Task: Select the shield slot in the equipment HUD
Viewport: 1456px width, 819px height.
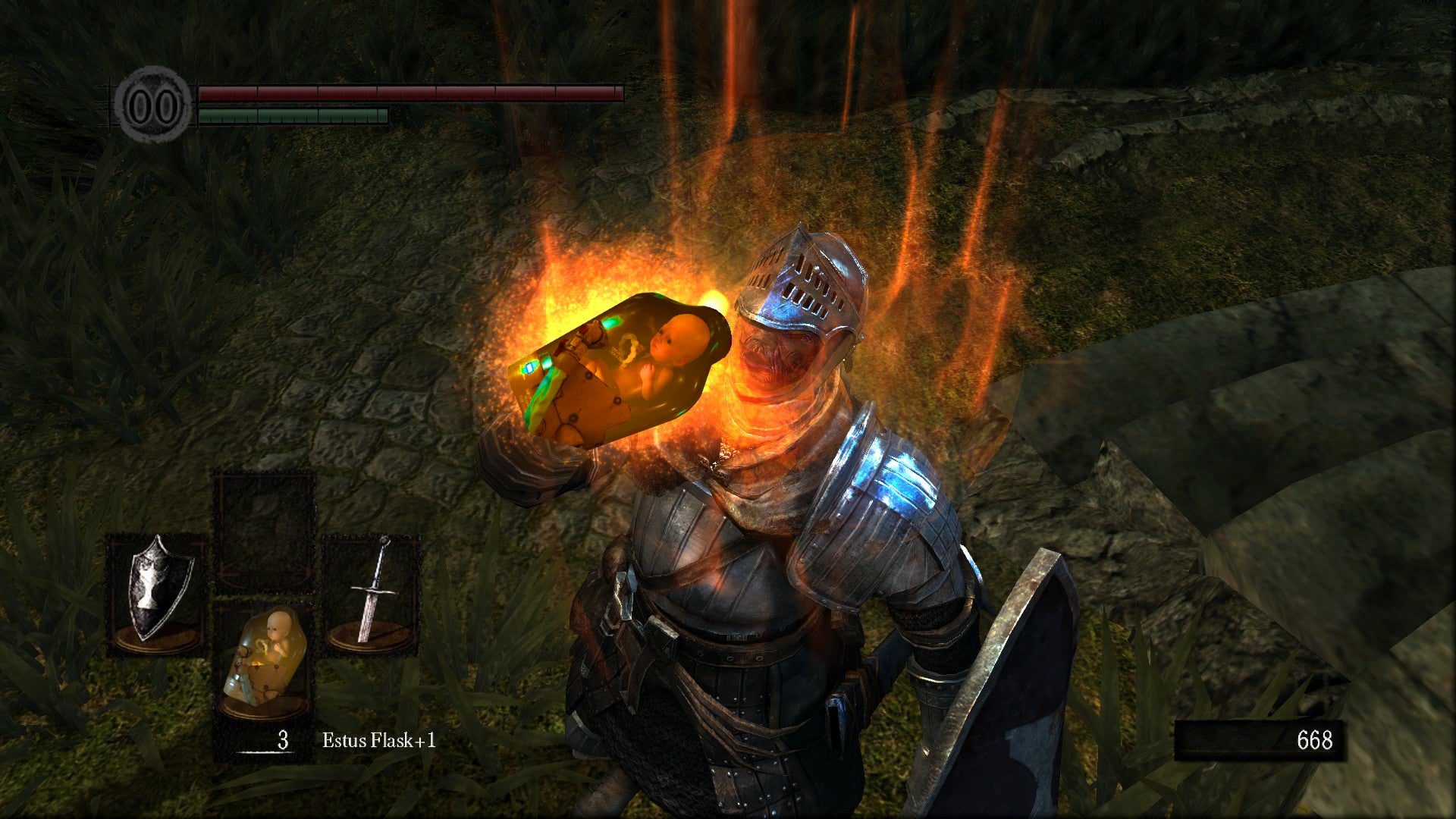Action: click(x=157, y=594)
